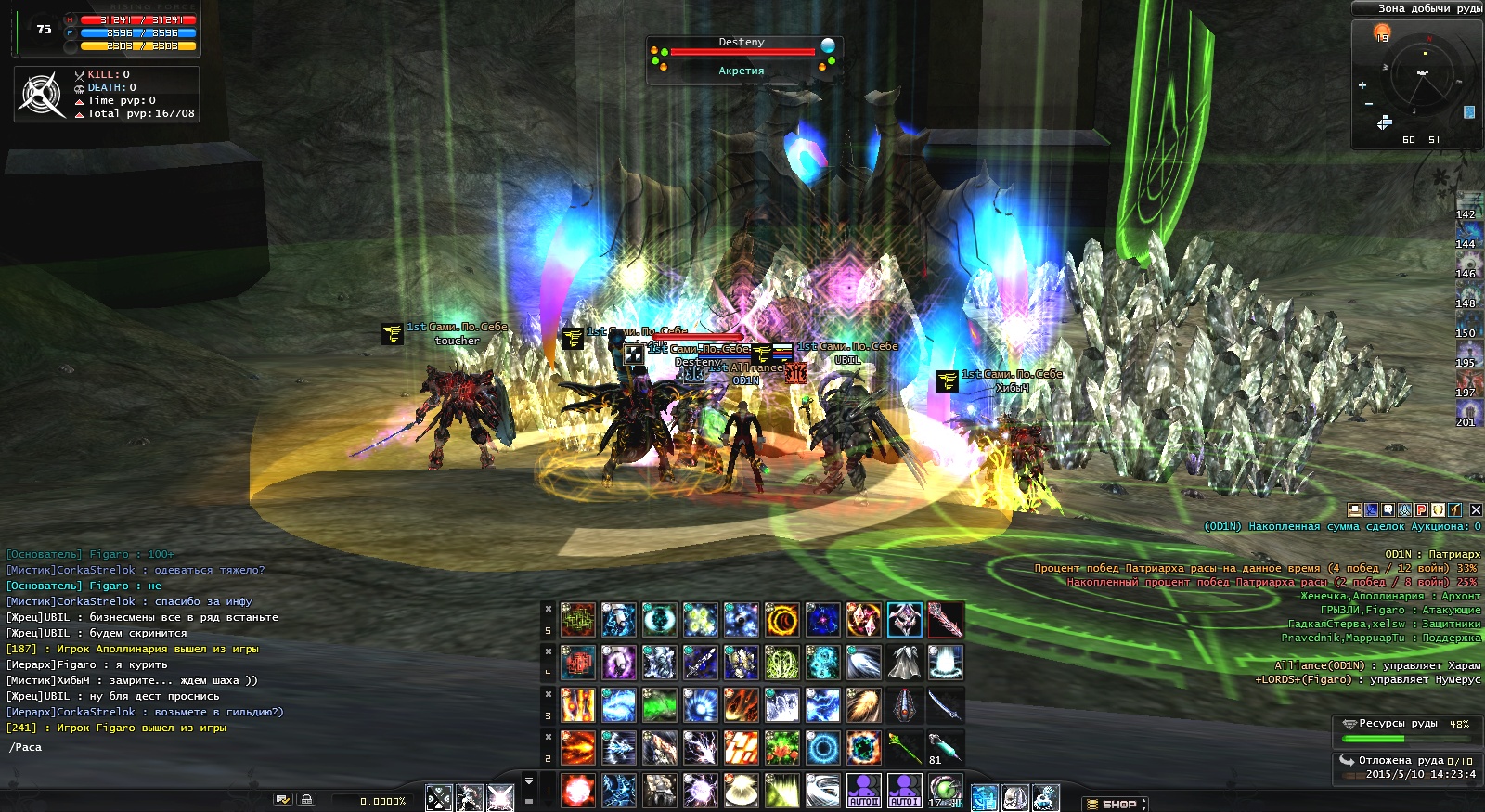Zoom out the minimap with minus button

coord(1368,104)
